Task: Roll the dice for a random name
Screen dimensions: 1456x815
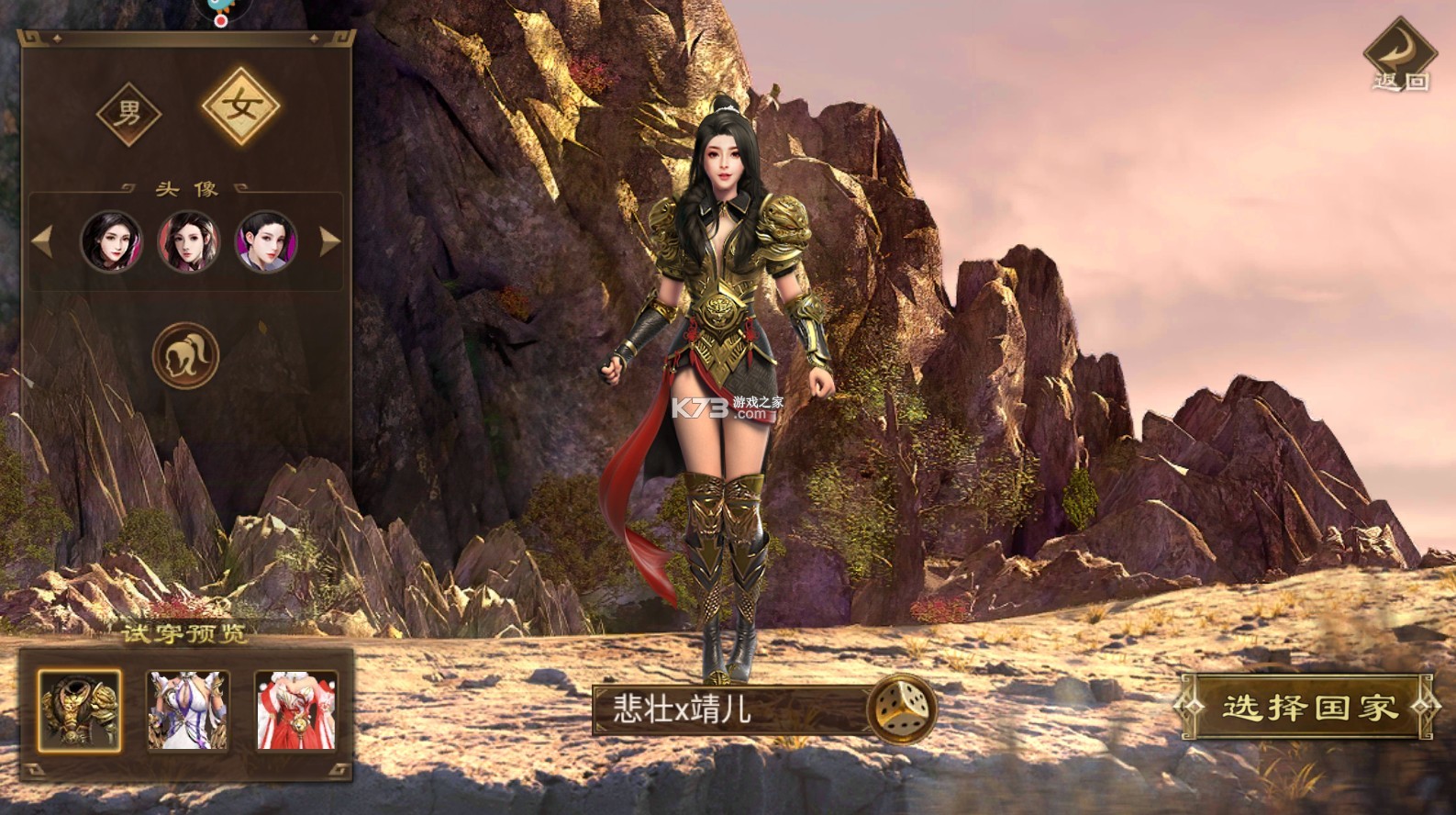Action: (901, 709)
